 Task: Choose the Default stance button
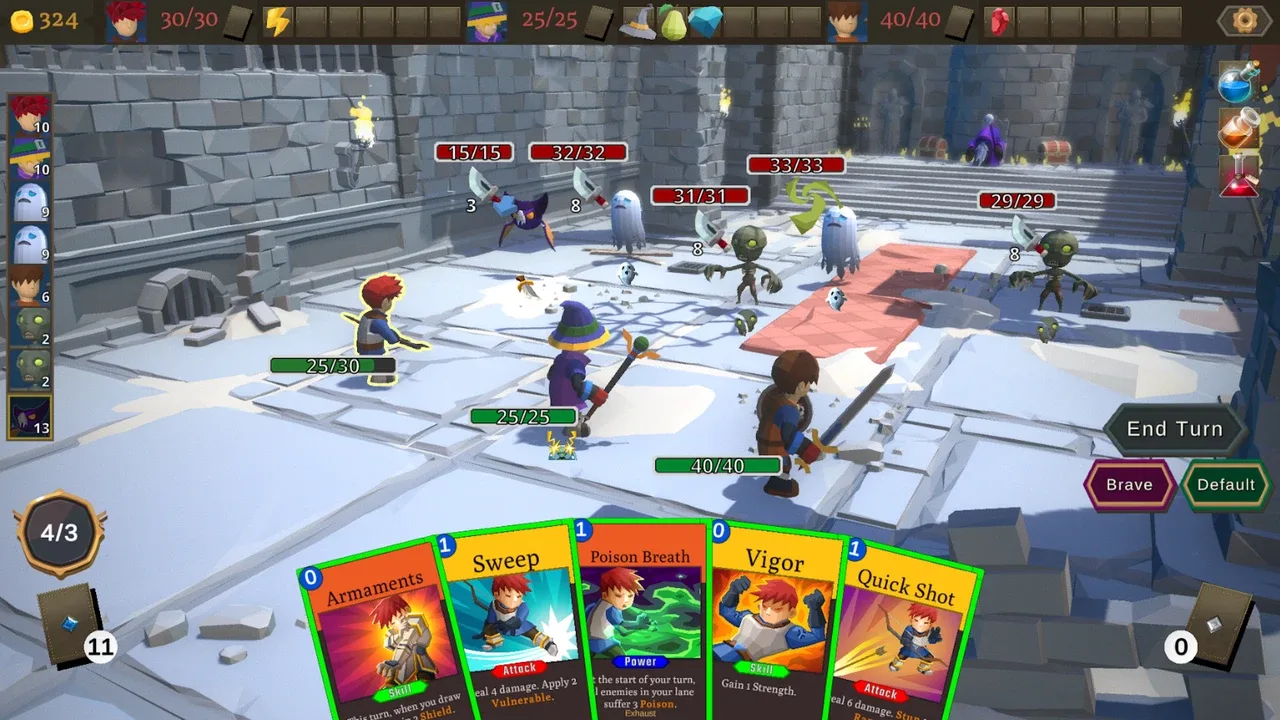[x=1225, y=485]
